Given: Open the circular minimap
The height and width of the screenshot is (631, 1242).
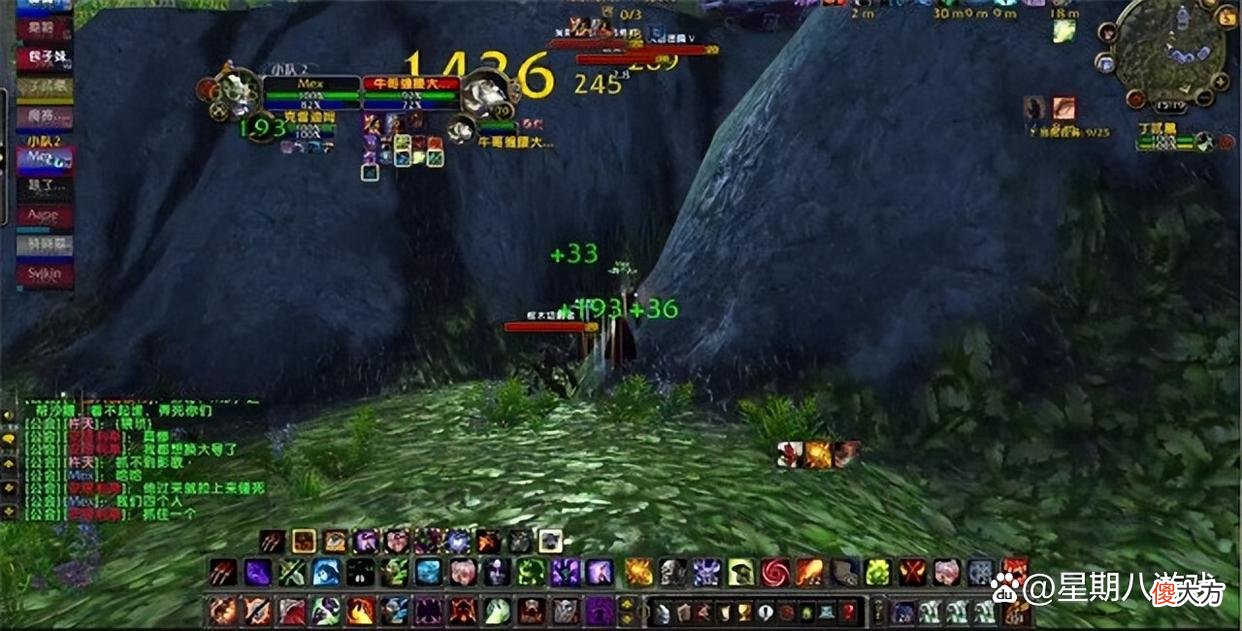Looking at the screenshot, I should click(x=1170, y=48).
